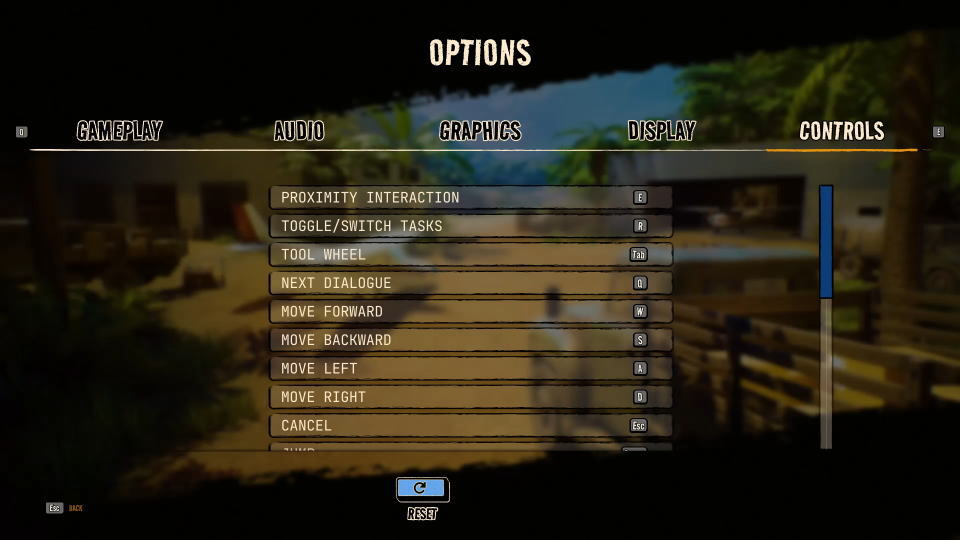Select the Toggle/Switch Tasks binding row
Screen dimensions: 960x540
pos(470,226)
